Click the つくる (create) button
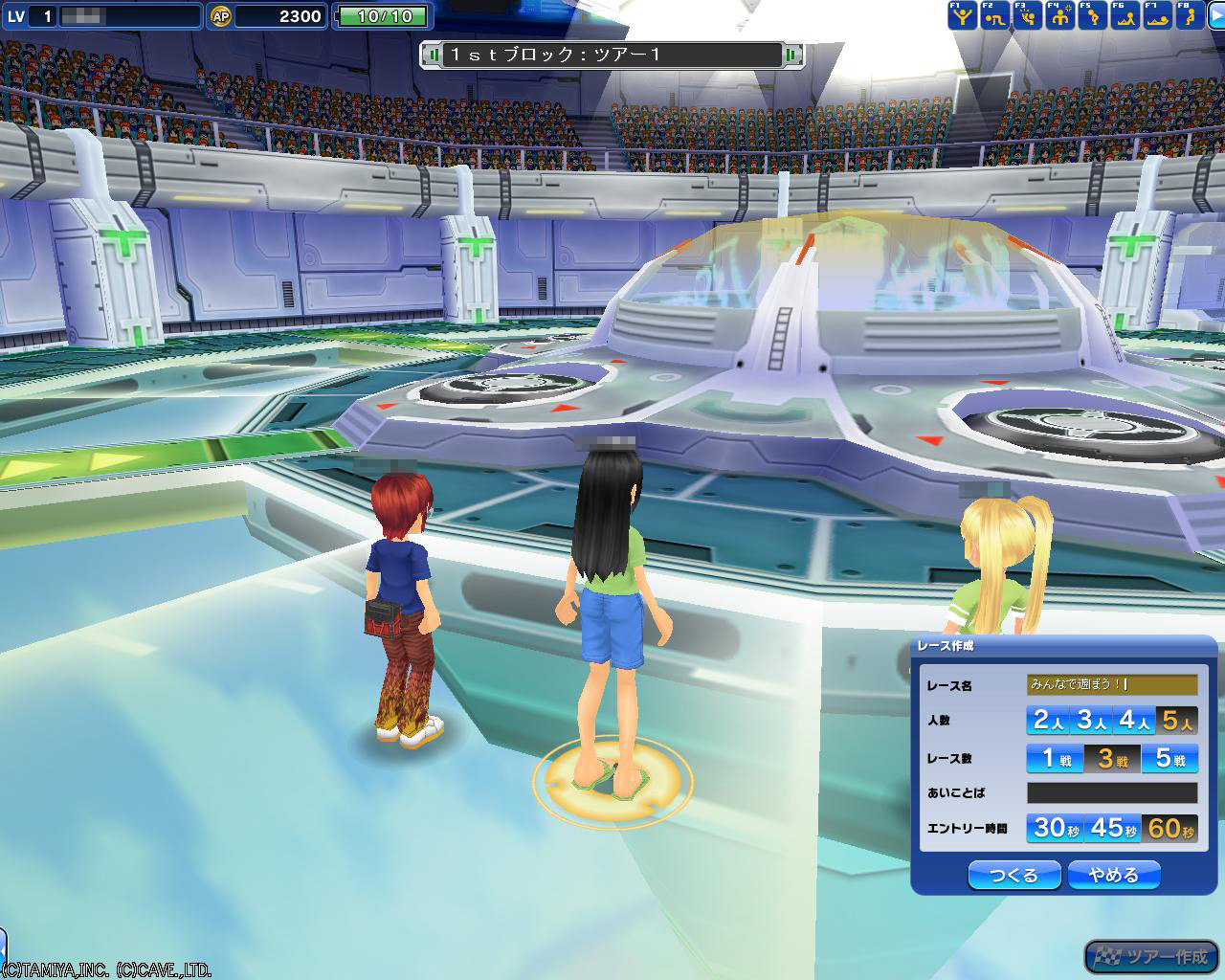 (x=1014, y=875)
